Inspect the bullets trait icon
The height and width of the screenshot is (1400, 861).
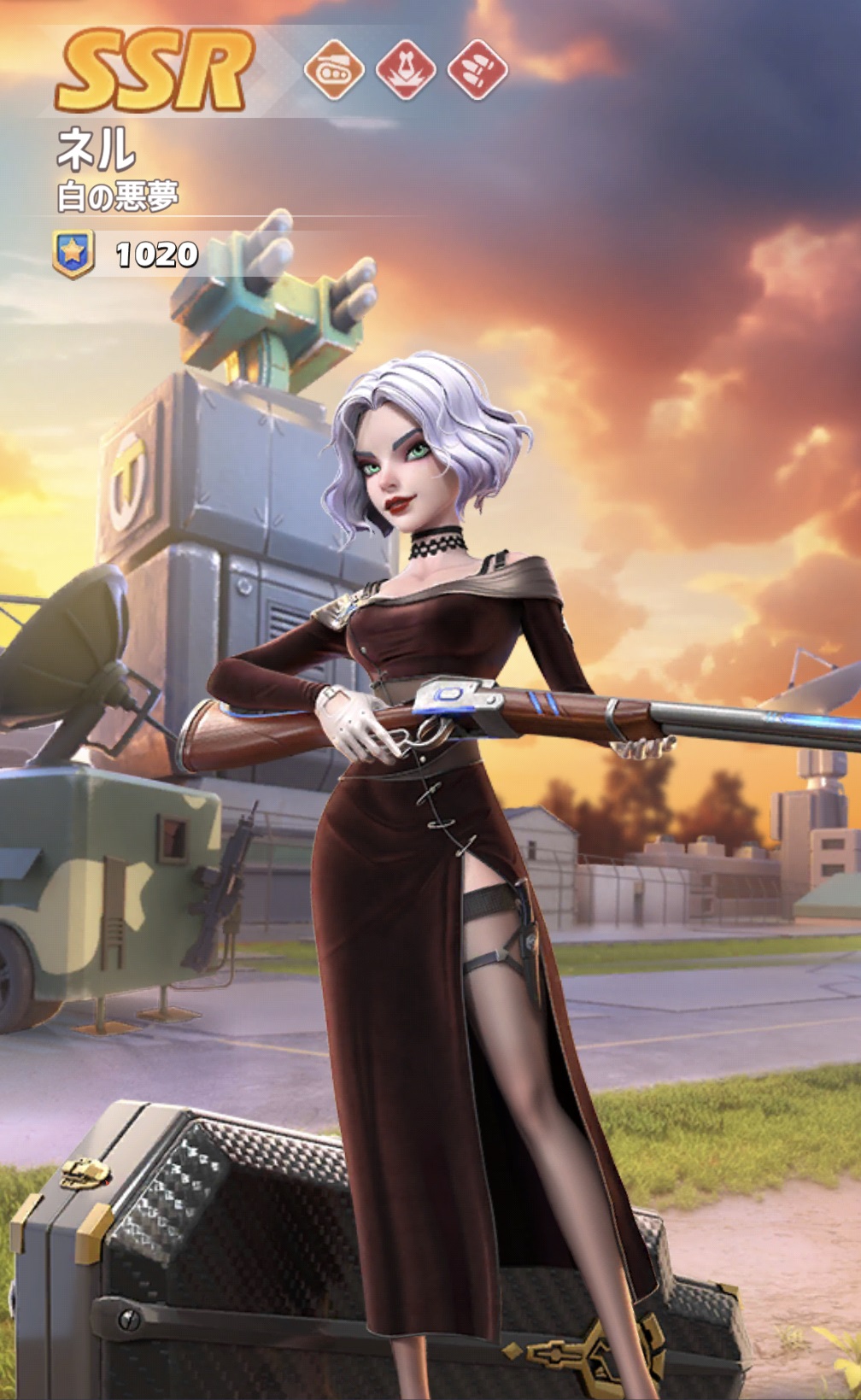pos(477,69)
